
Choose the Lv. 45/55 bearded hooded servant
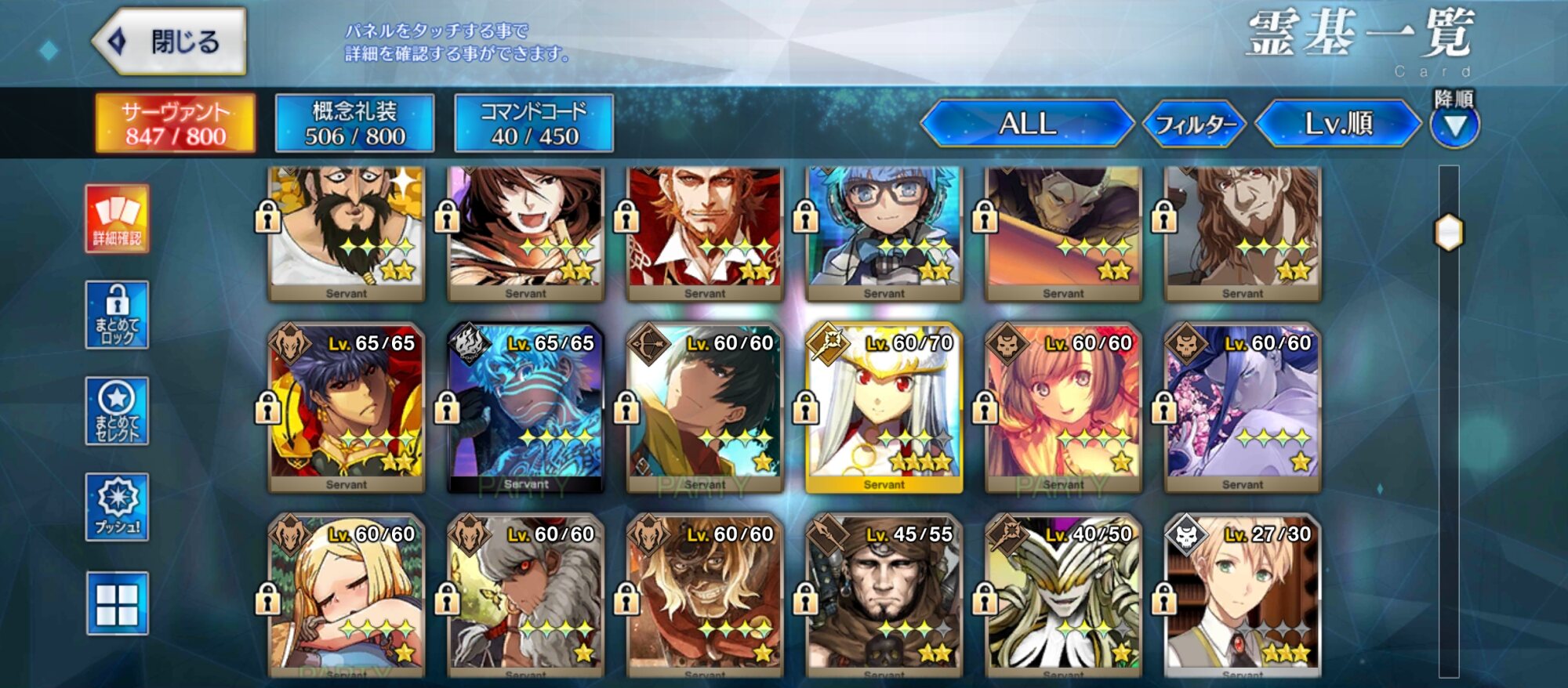click(x=884, y=596)
